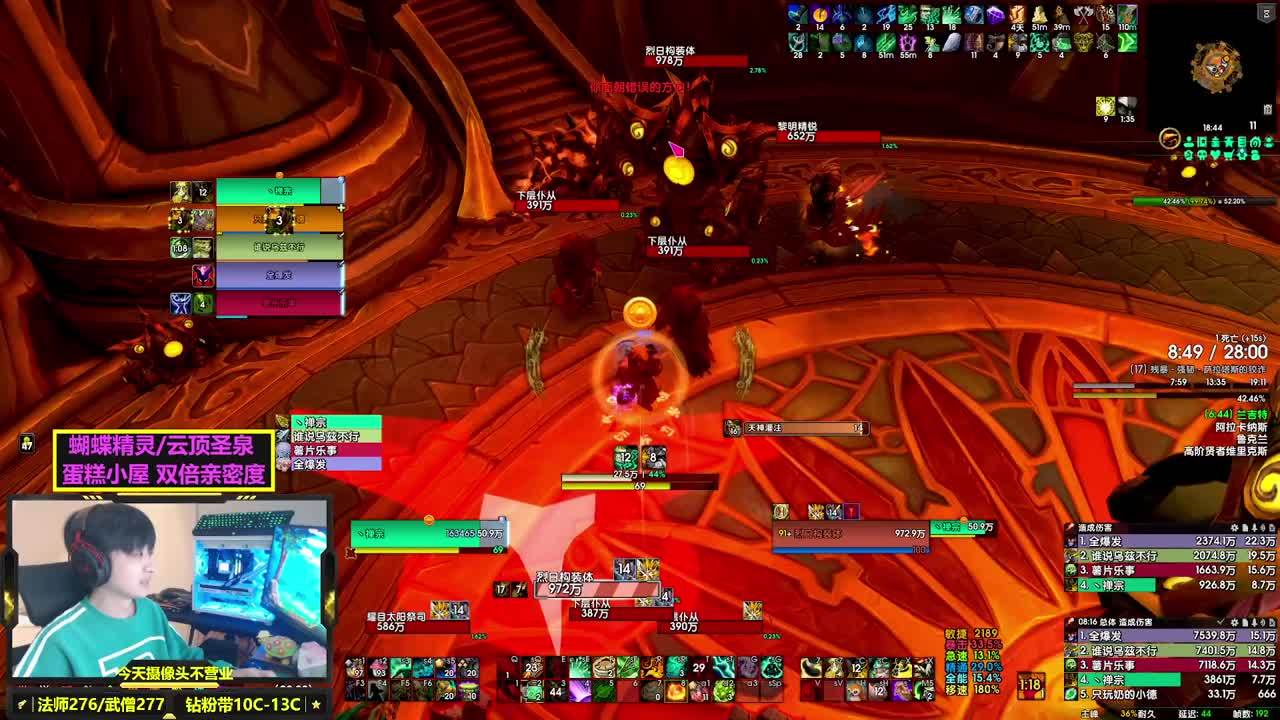Click the purple gem buff icon
Image resolution: width=1280 pixels, height=720 pixels.
point(995,15)
